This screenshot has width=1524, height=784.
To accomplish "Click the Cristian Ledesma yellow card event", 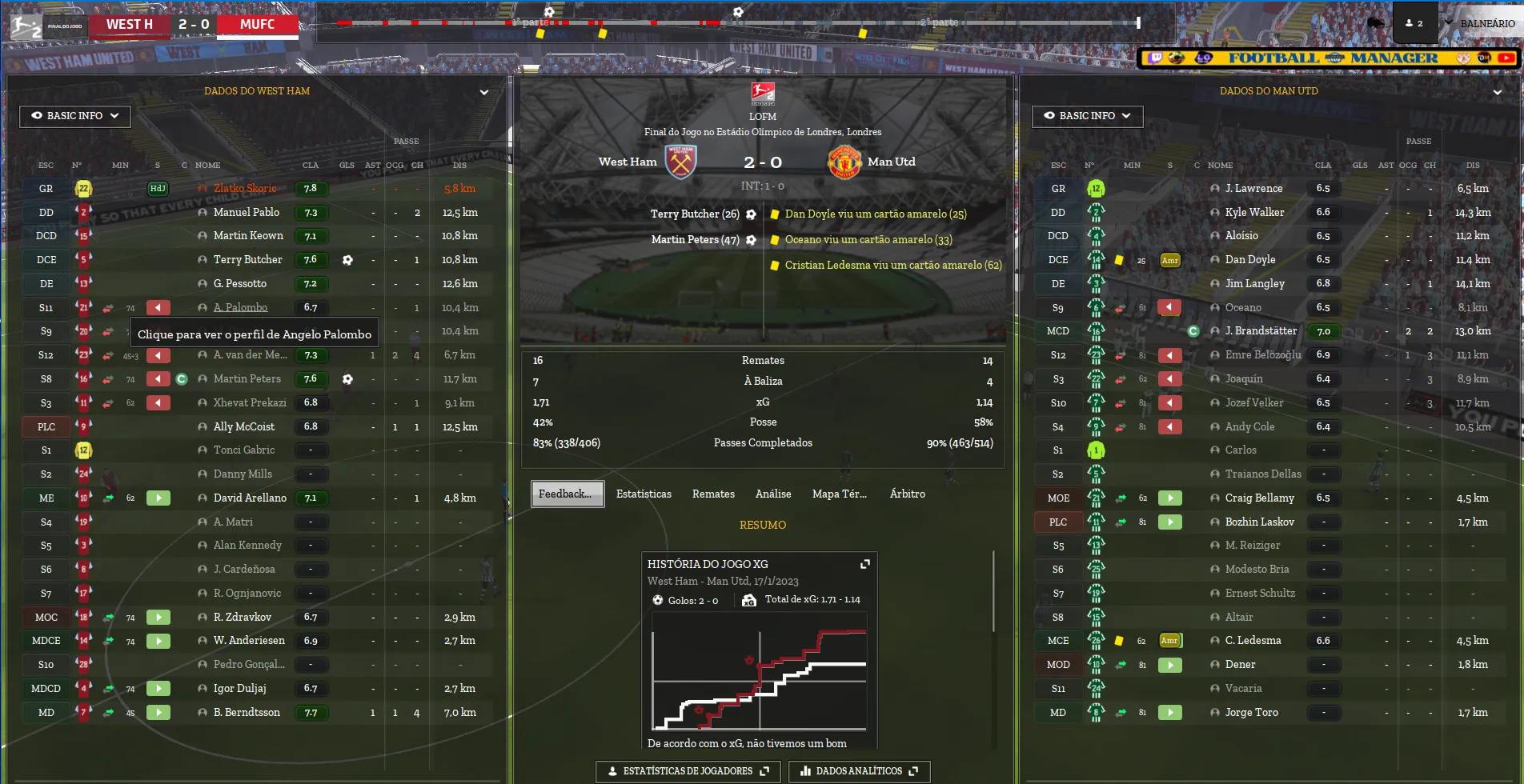I will [x=892, y=265].
